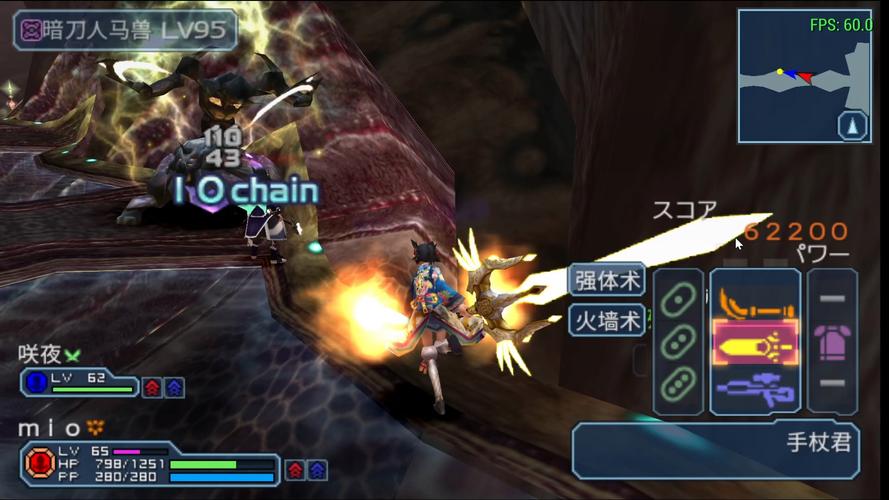
Task: Select the three-dot green capsule slot
Action: coord(678,384)
